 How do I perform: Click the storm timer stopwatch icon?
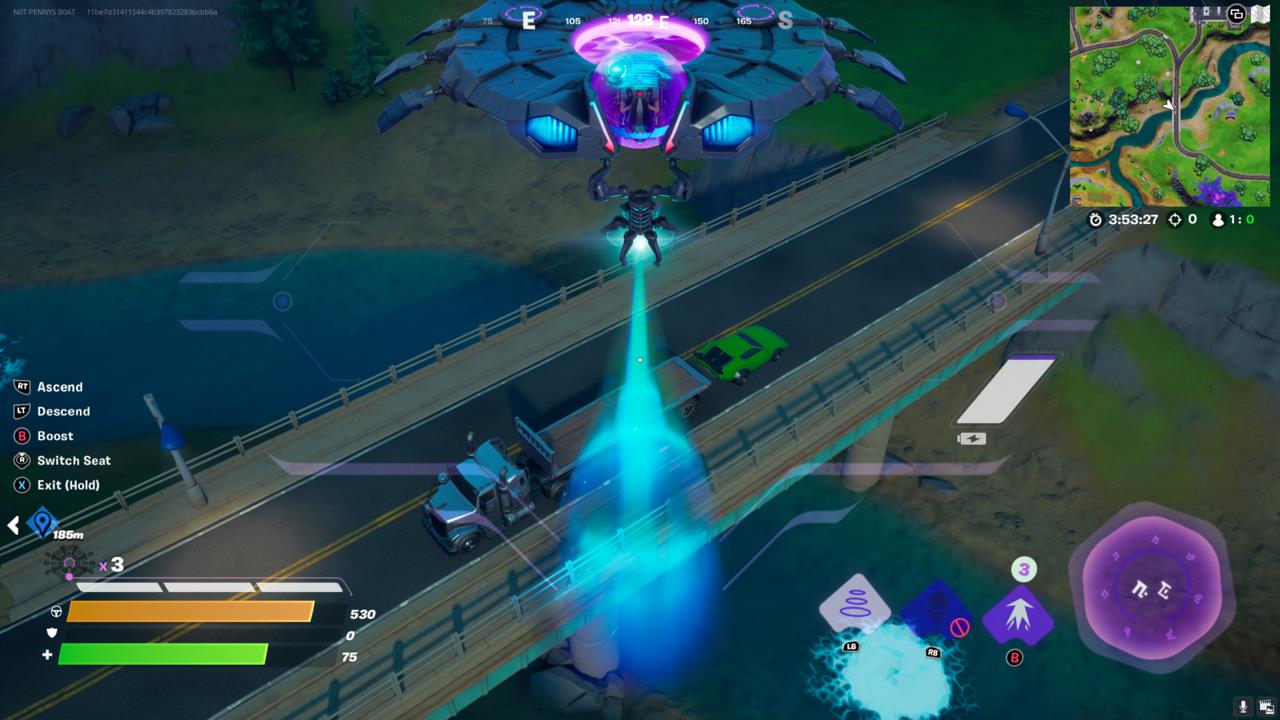(1096, 220)
